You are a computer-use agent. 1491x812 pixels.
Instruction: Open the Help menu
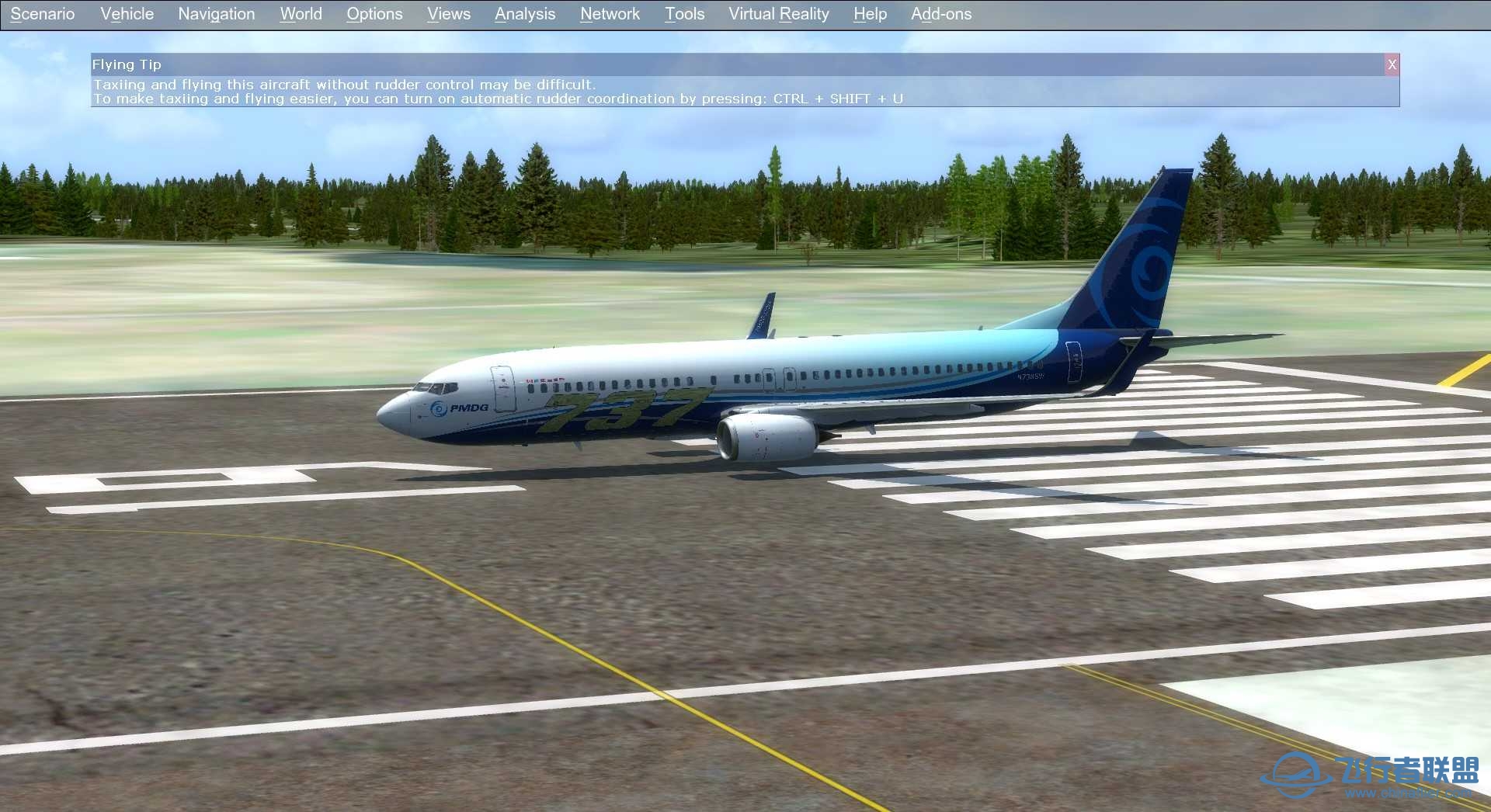869,13
